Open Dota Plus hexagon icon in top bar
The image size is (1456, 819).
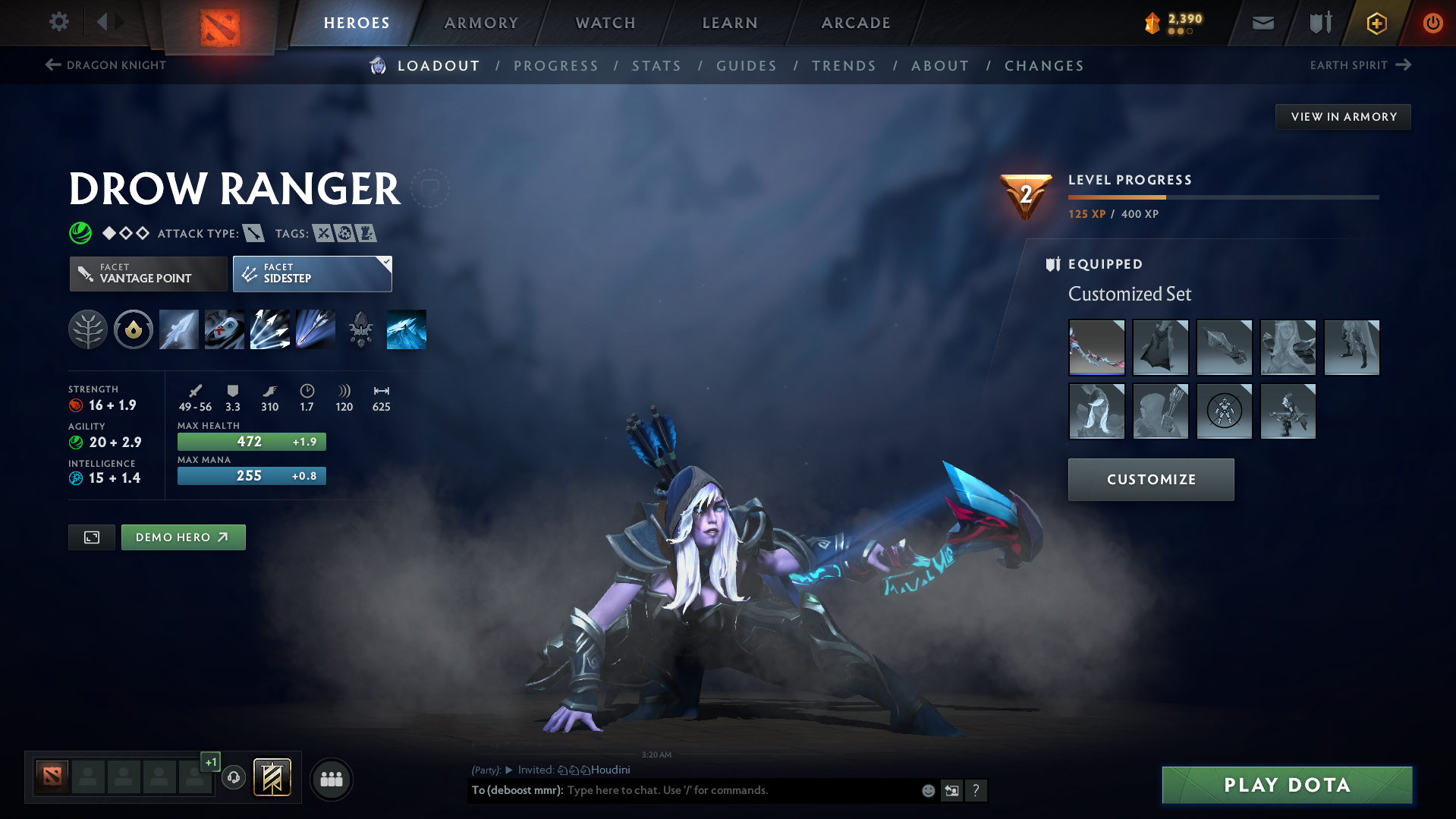pos(1376,23)
